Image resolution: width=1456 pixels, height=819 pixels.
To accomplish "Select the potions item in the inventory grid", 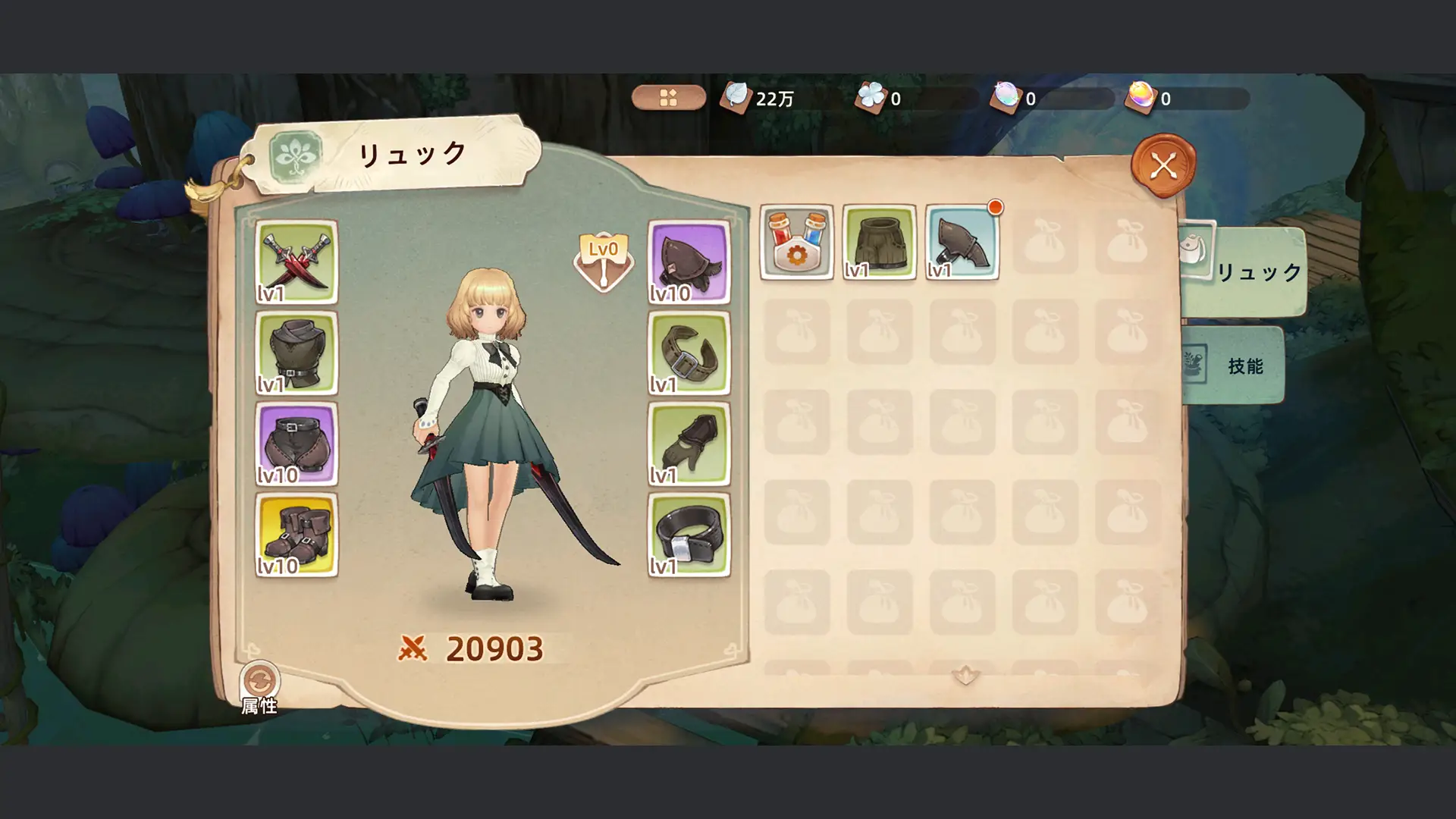I will (797, 243).
